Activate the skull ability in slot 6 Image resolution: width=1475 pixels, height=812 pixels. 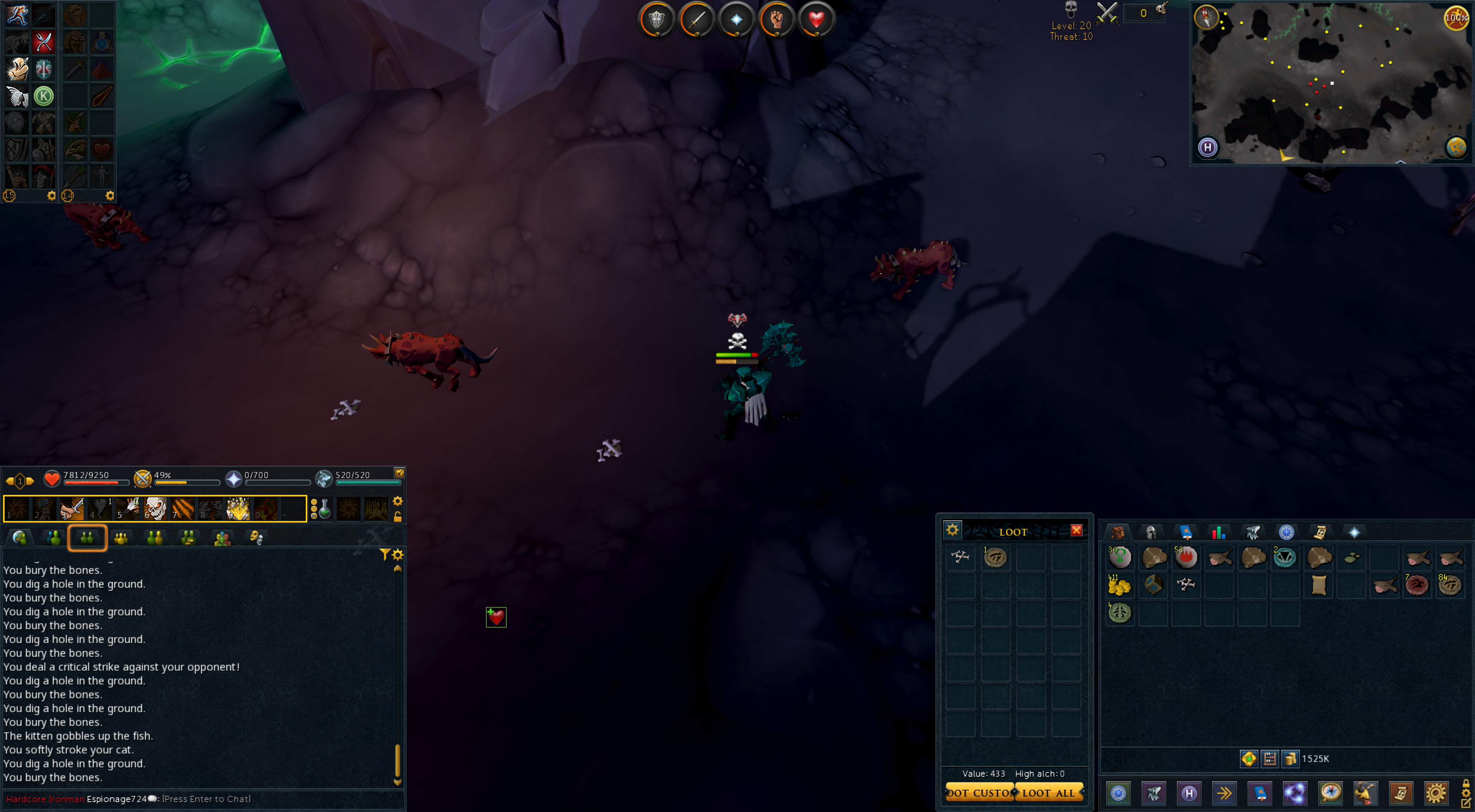(x=155, y=508)
